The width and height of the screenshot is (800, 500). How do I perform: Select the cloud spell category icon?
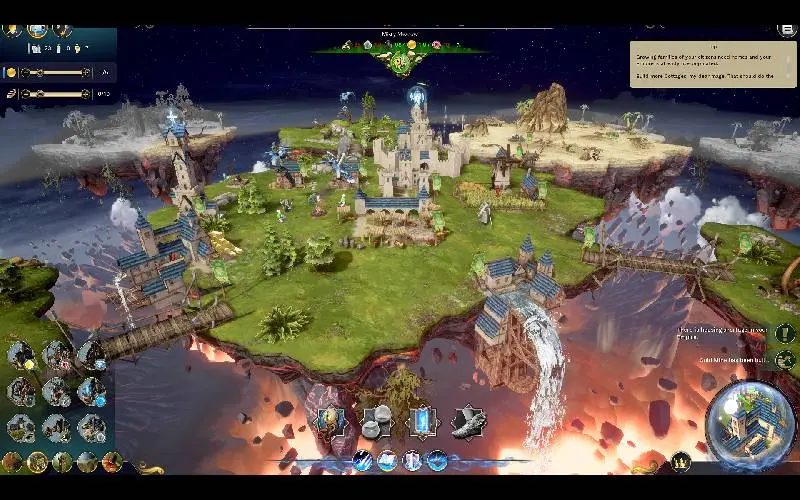coord(387,460)
